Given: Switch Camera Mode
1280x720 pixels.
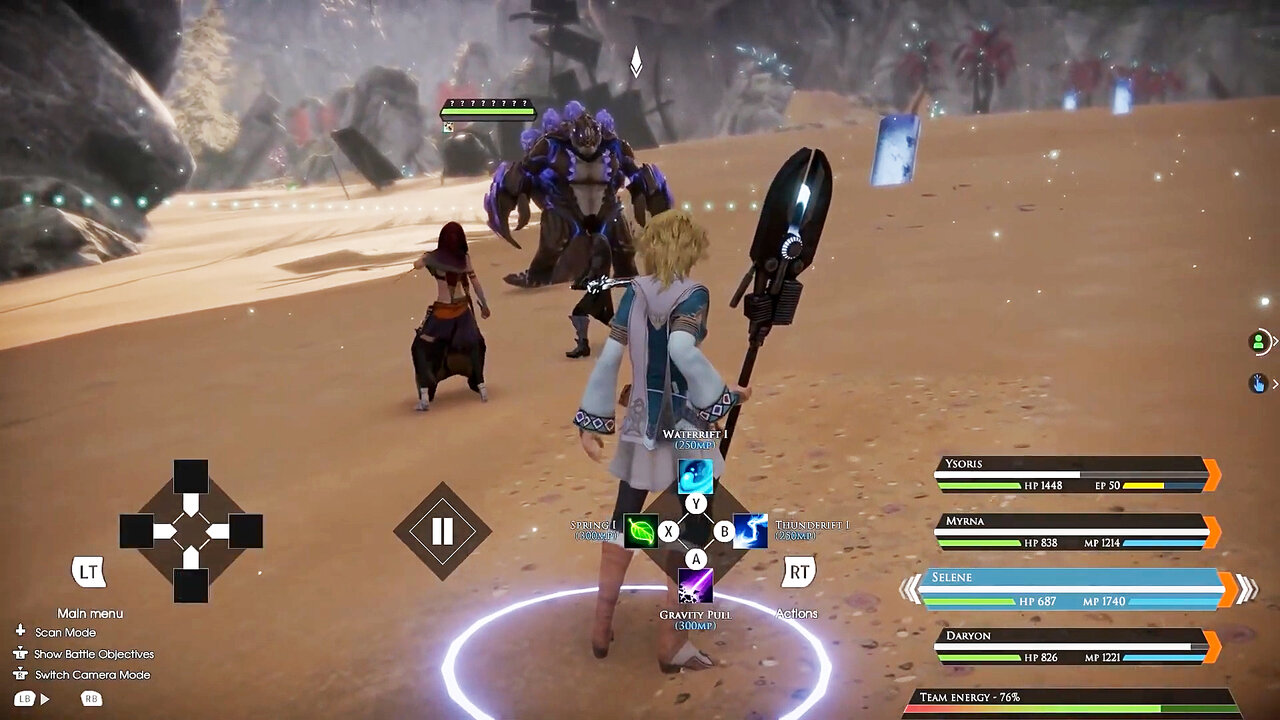Looking at the screenshot, I should click(x=92, y=675).
